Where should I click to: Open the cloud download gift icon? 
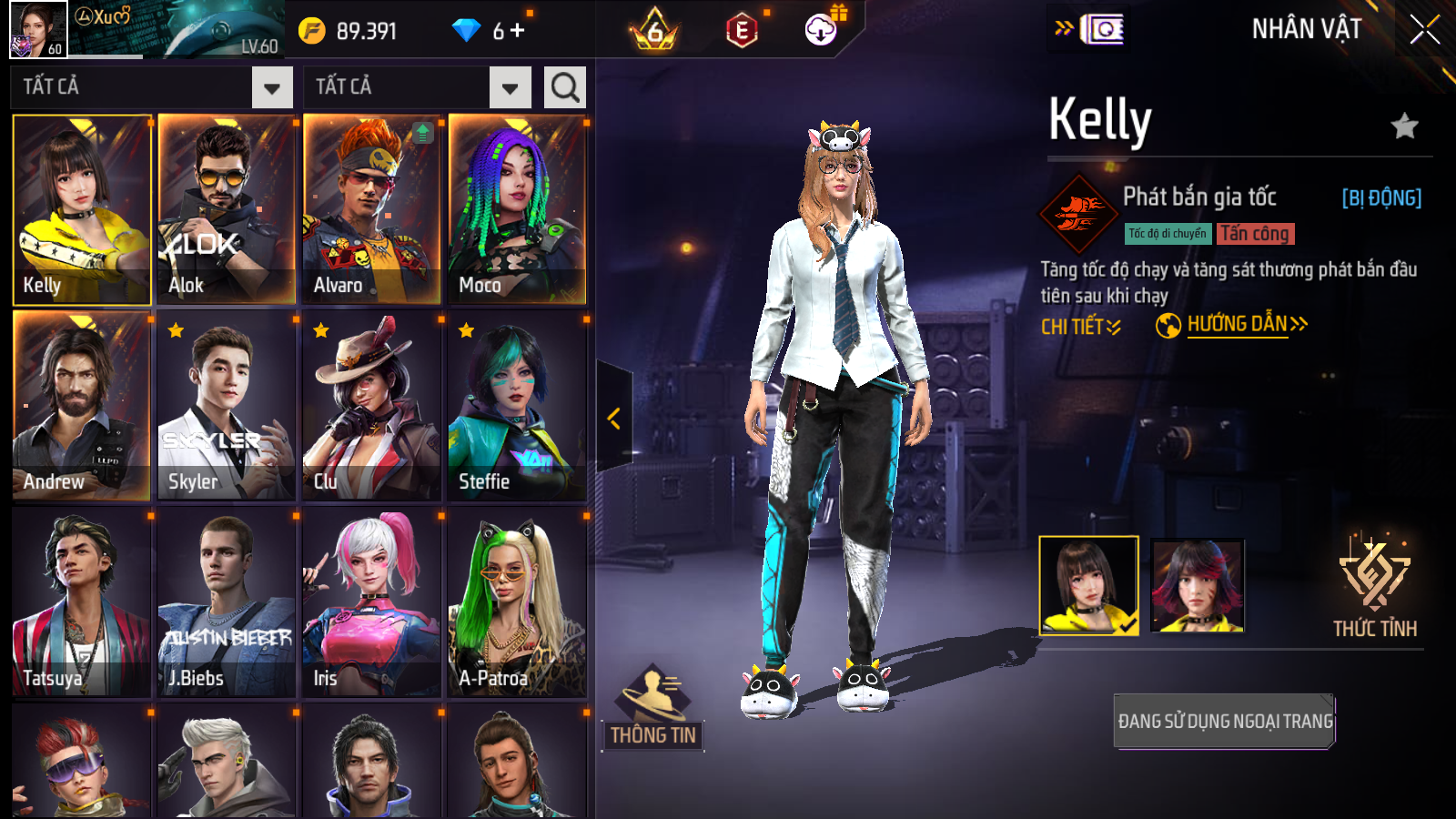point(821,31)
